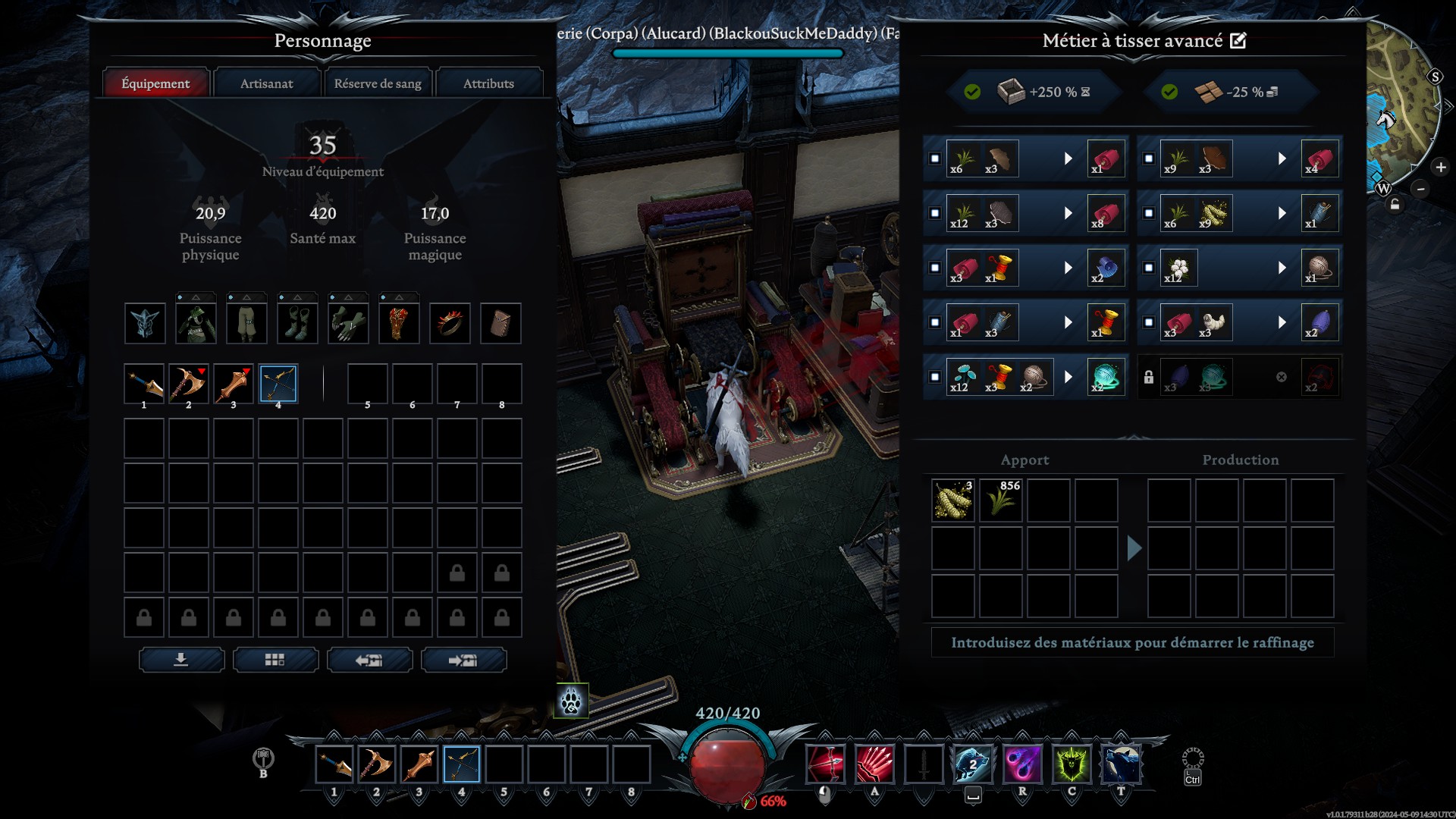Select the equipped gloves slot
Viewport: 1456px width, 819px height.
pos(348,324)
